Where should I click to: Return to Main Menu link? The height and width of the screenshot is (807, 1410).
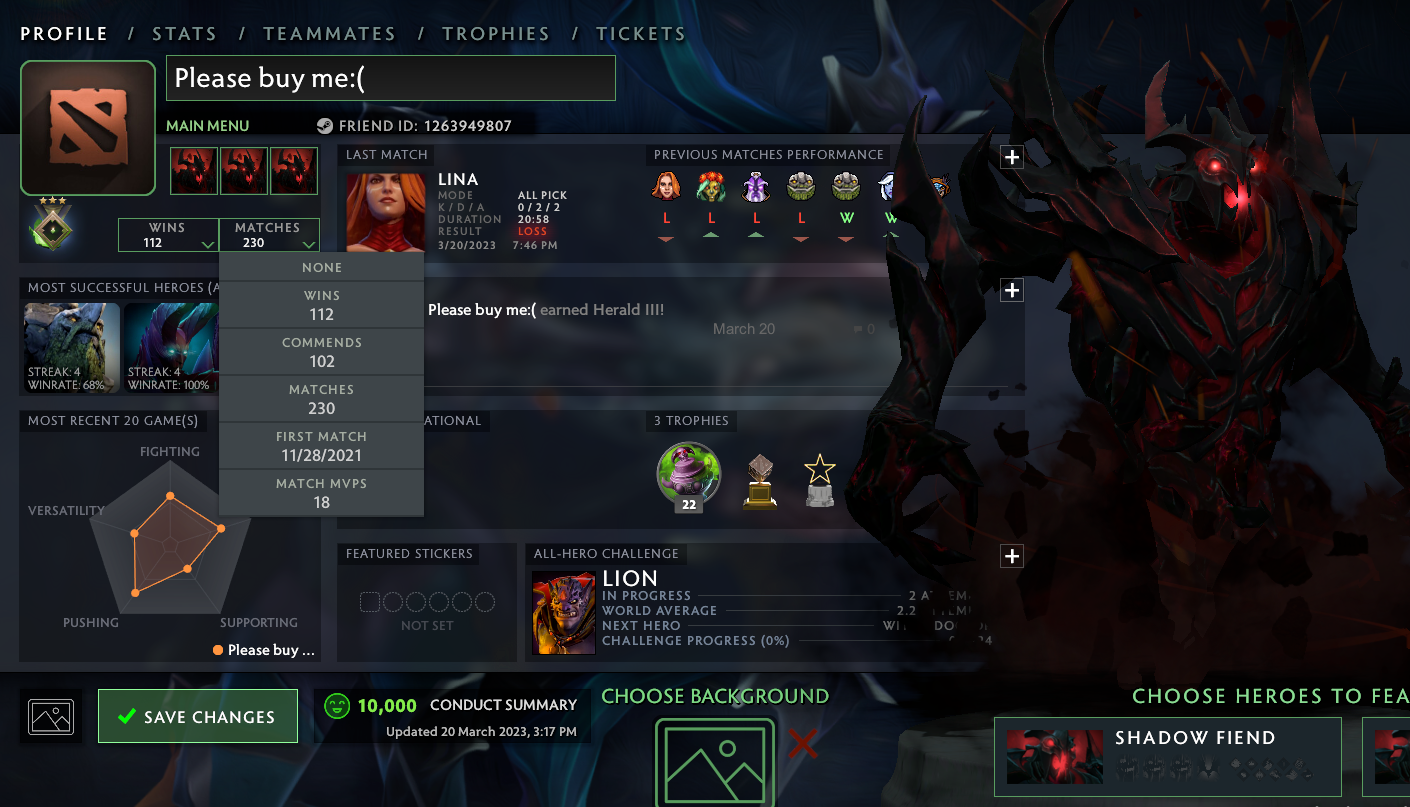207,126
